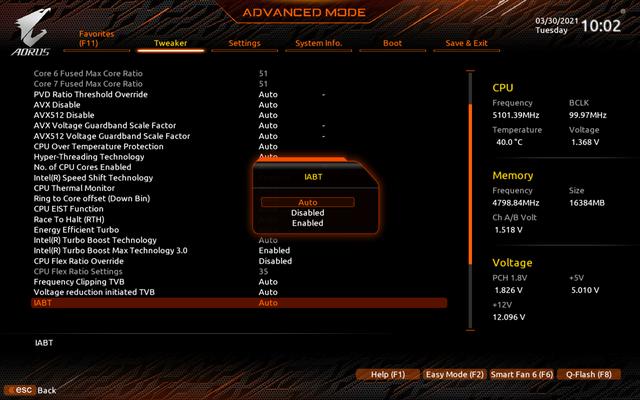The height and width of the screenshot is (400, 640).
Task: Select the CPU Over Temperature Protection row
Action: pos(98,146)
